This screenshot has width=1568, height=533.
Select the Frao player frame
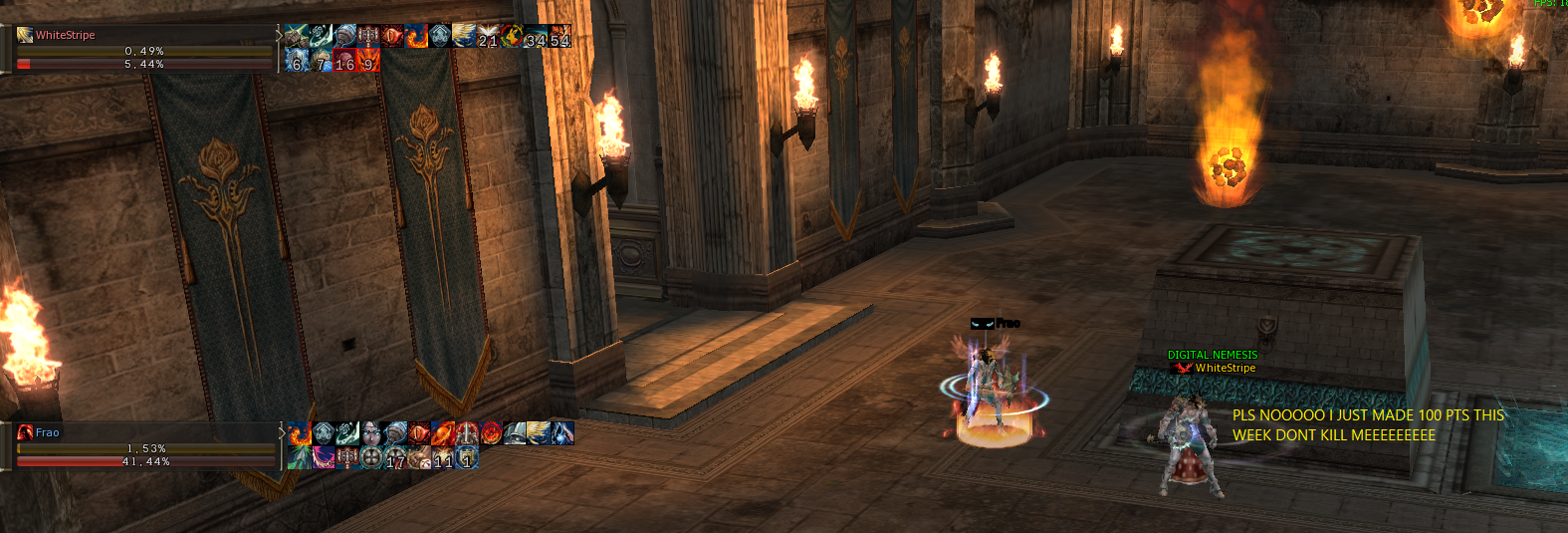tap(139, 446)
